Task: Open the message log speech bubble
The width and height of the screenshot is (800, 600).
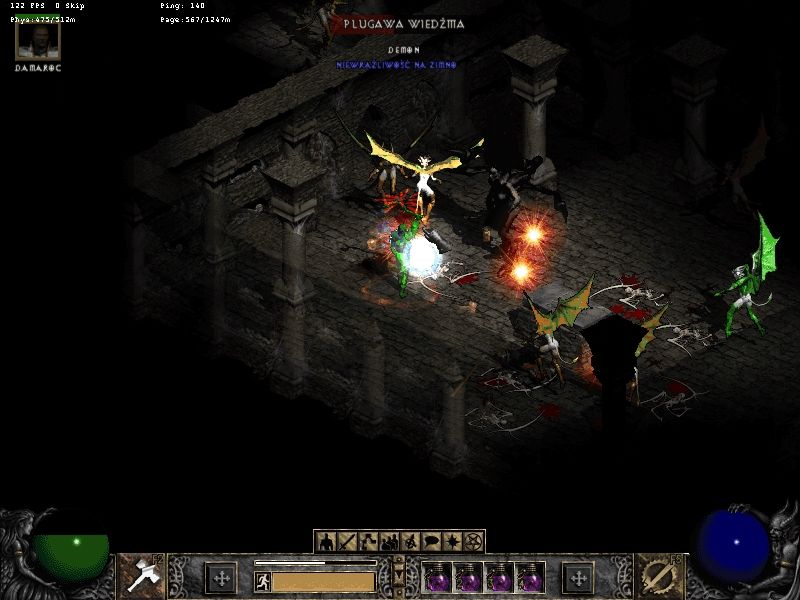Action: coord(431,542)
